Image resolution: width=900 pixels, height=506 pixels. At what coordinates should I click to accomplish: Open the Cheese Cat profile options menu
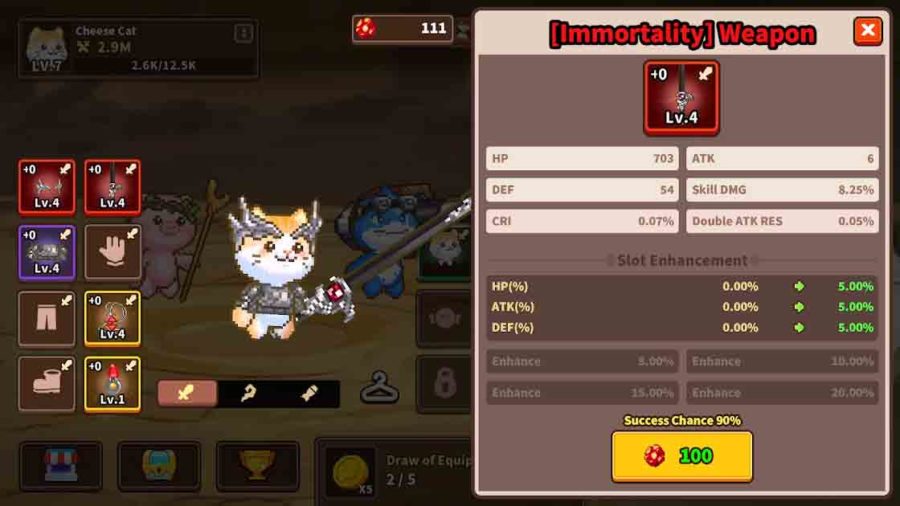243,33
